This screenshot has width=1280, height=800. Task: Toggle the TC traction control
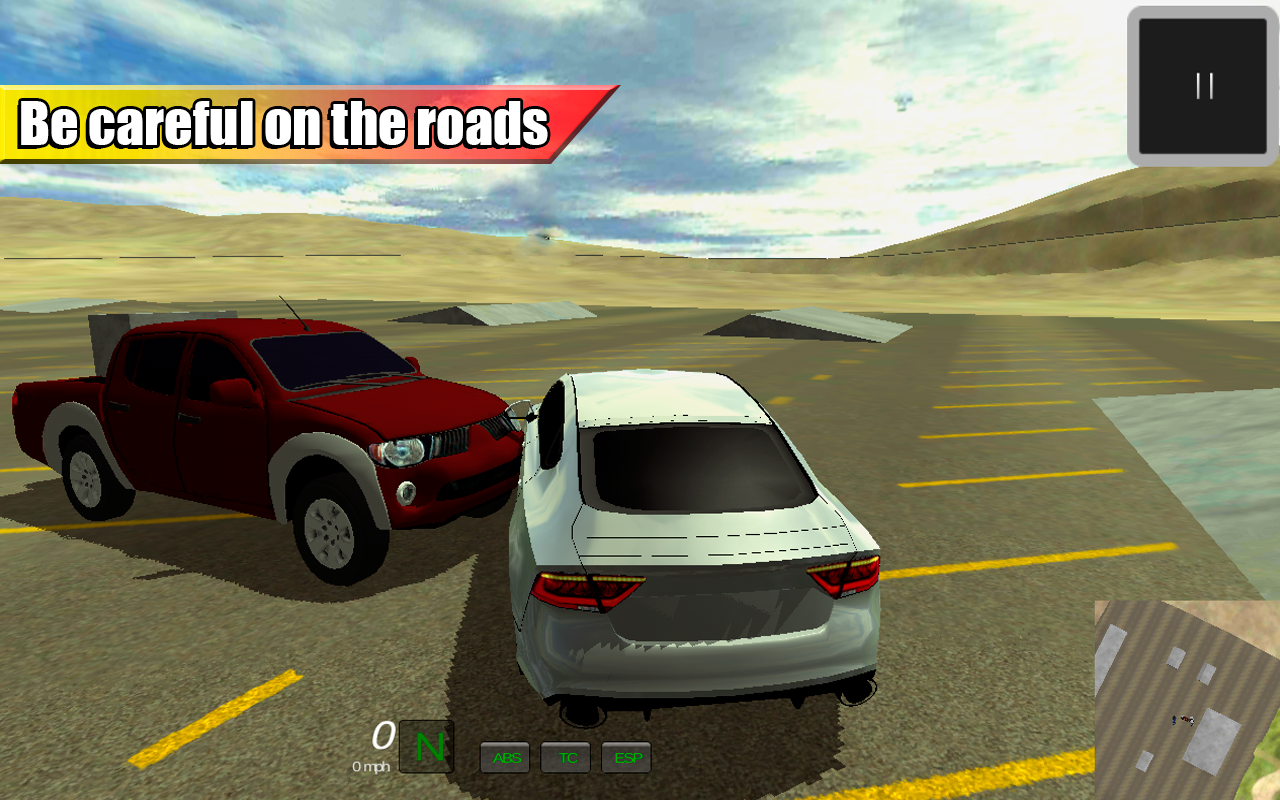pyautogui.click(x=566, y=758)
